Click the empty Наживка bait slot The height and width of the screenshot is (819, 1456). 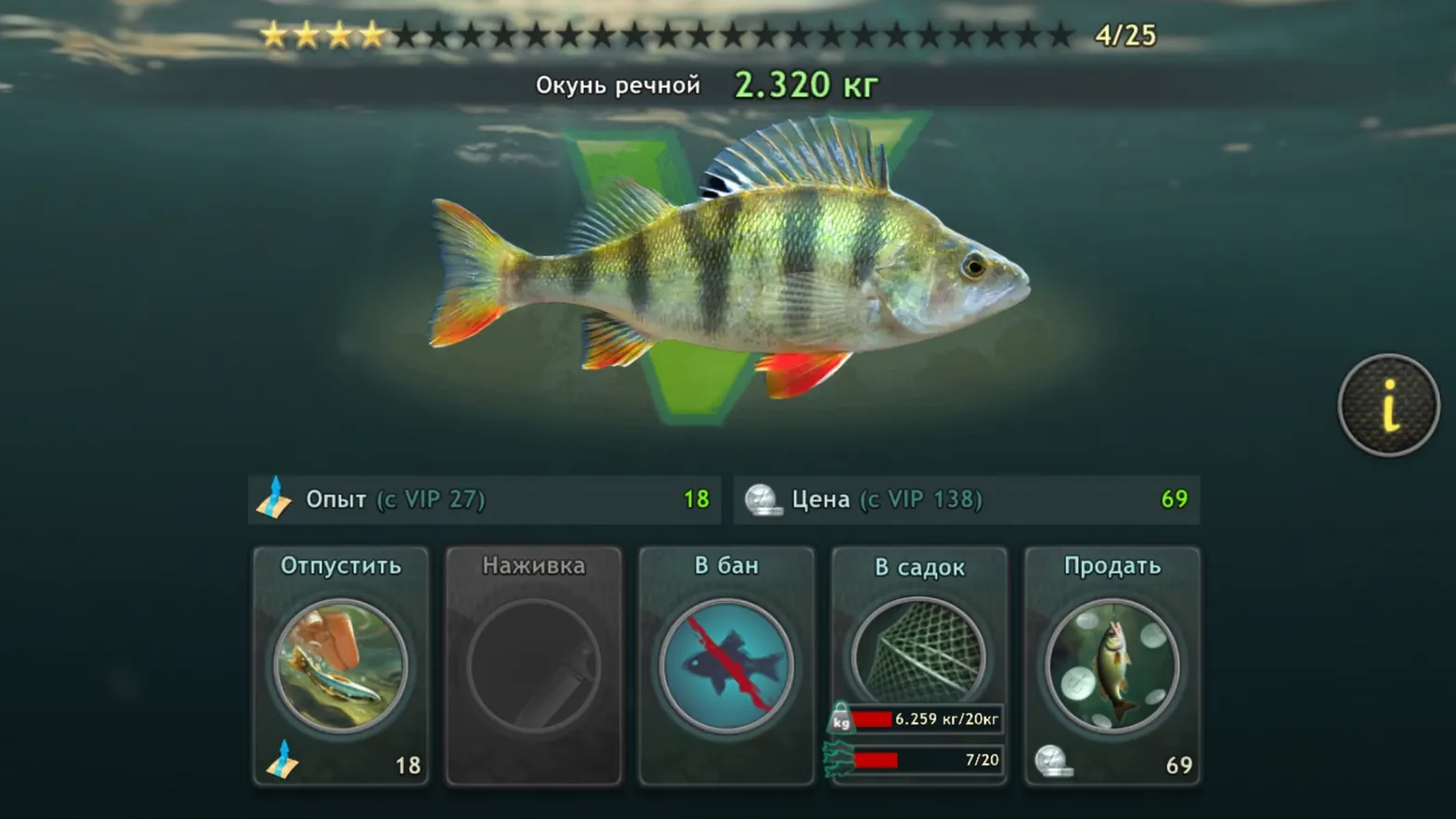click(533, 666)
